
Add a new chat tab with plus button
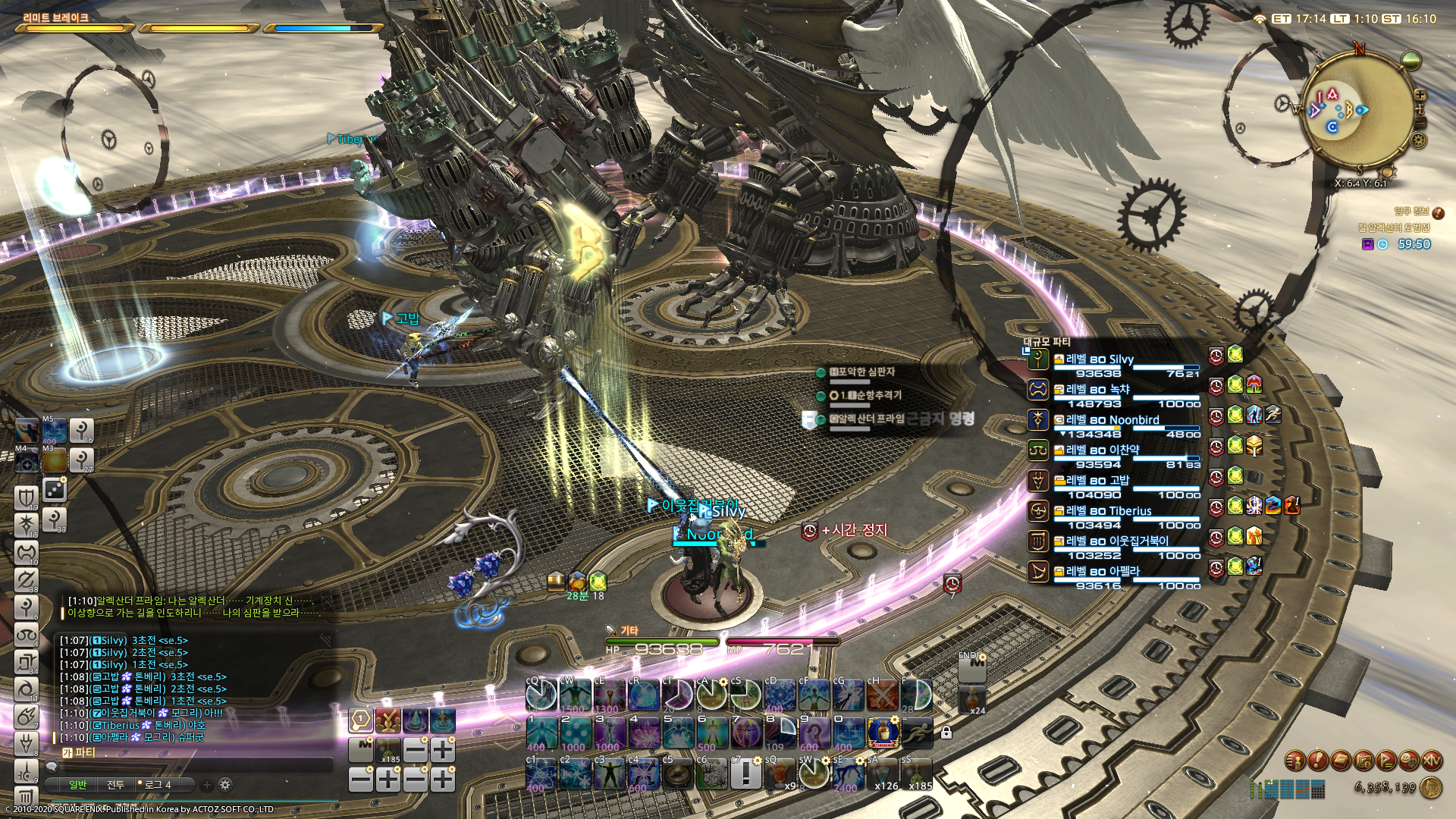pos(206,785)
